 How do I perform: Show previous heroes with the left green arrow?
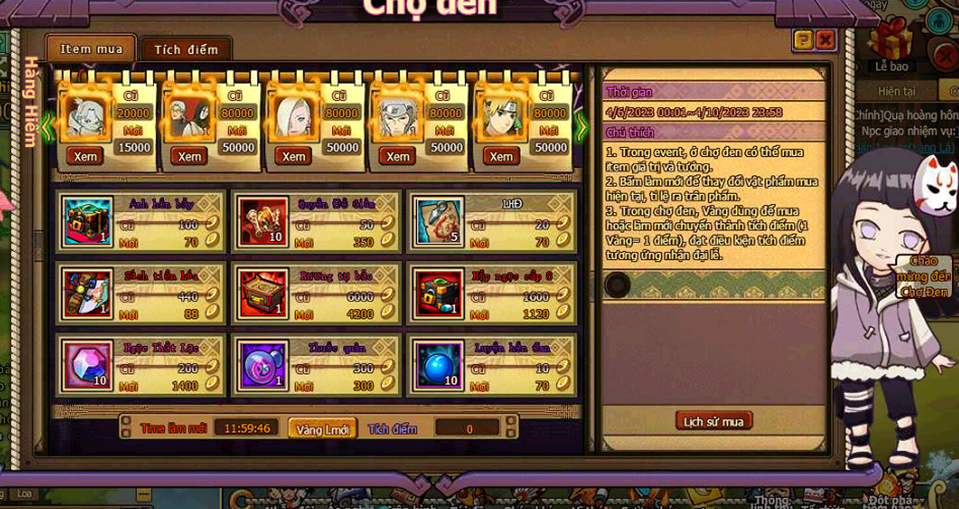click(x=47, y=126)
